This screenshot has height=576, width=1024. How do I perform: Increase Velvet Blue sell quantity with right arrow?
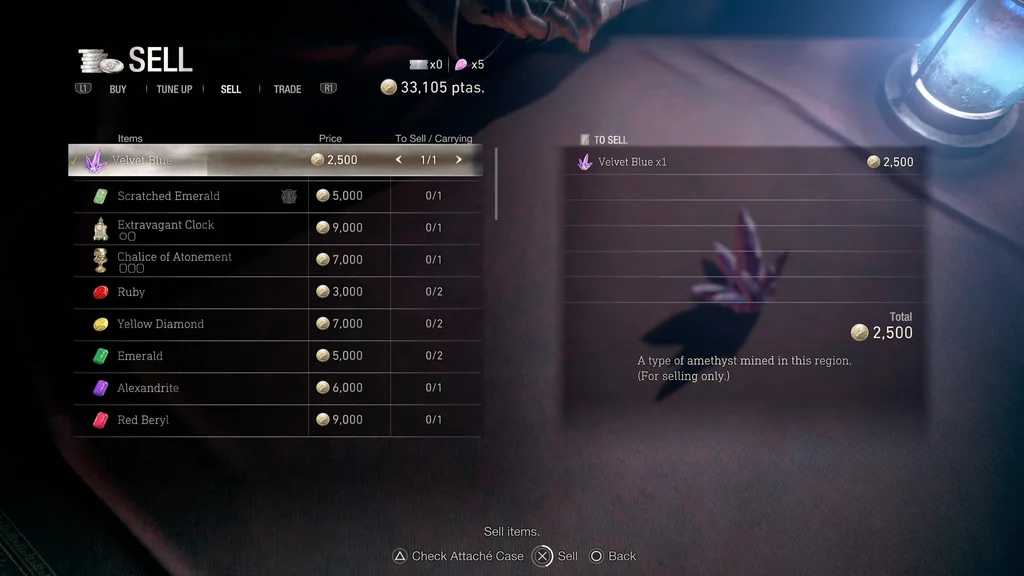point(459,160)
